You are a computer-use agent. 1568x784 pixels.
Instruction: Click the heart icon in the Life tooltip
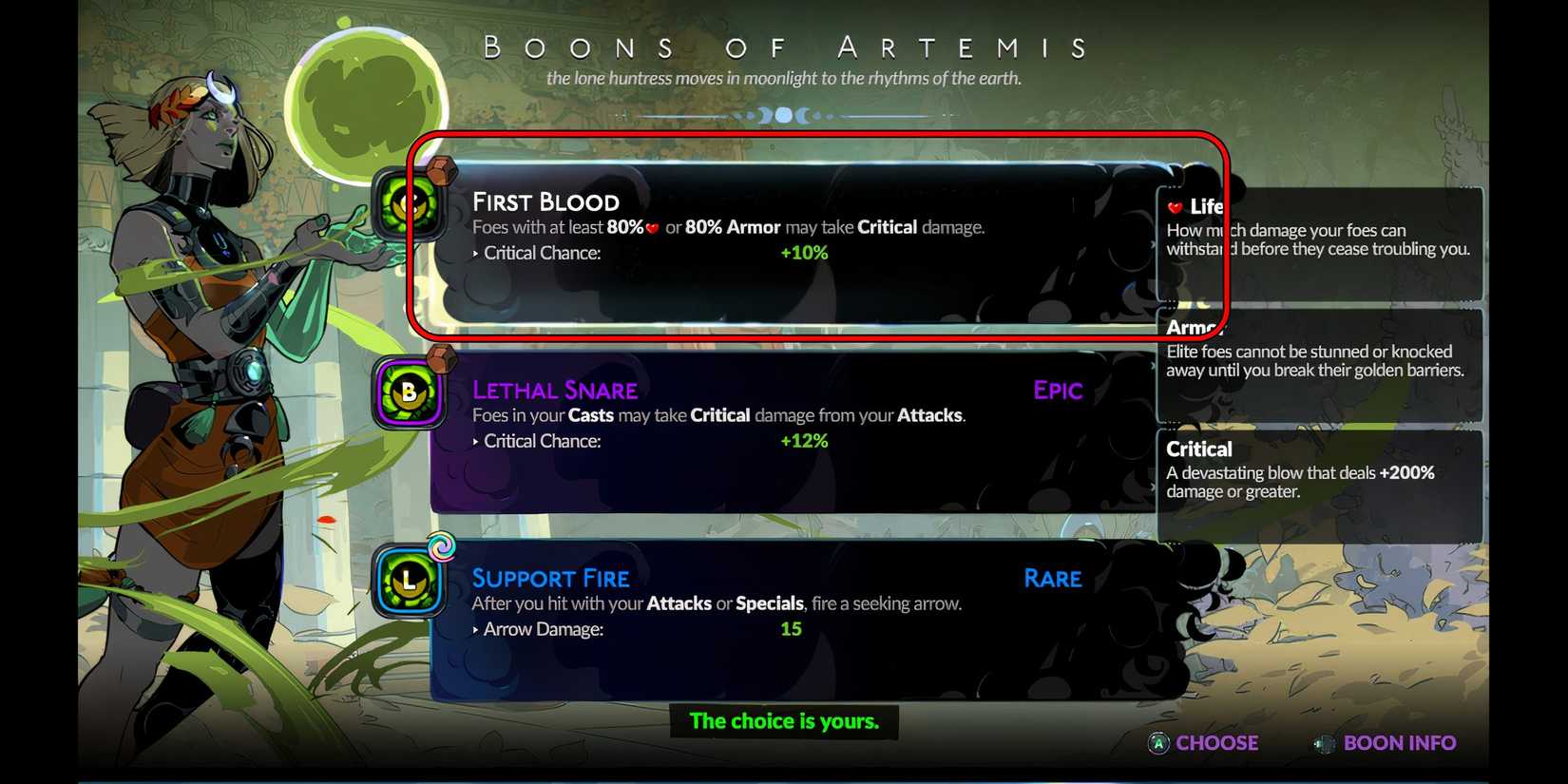(x=1175, y=205)
